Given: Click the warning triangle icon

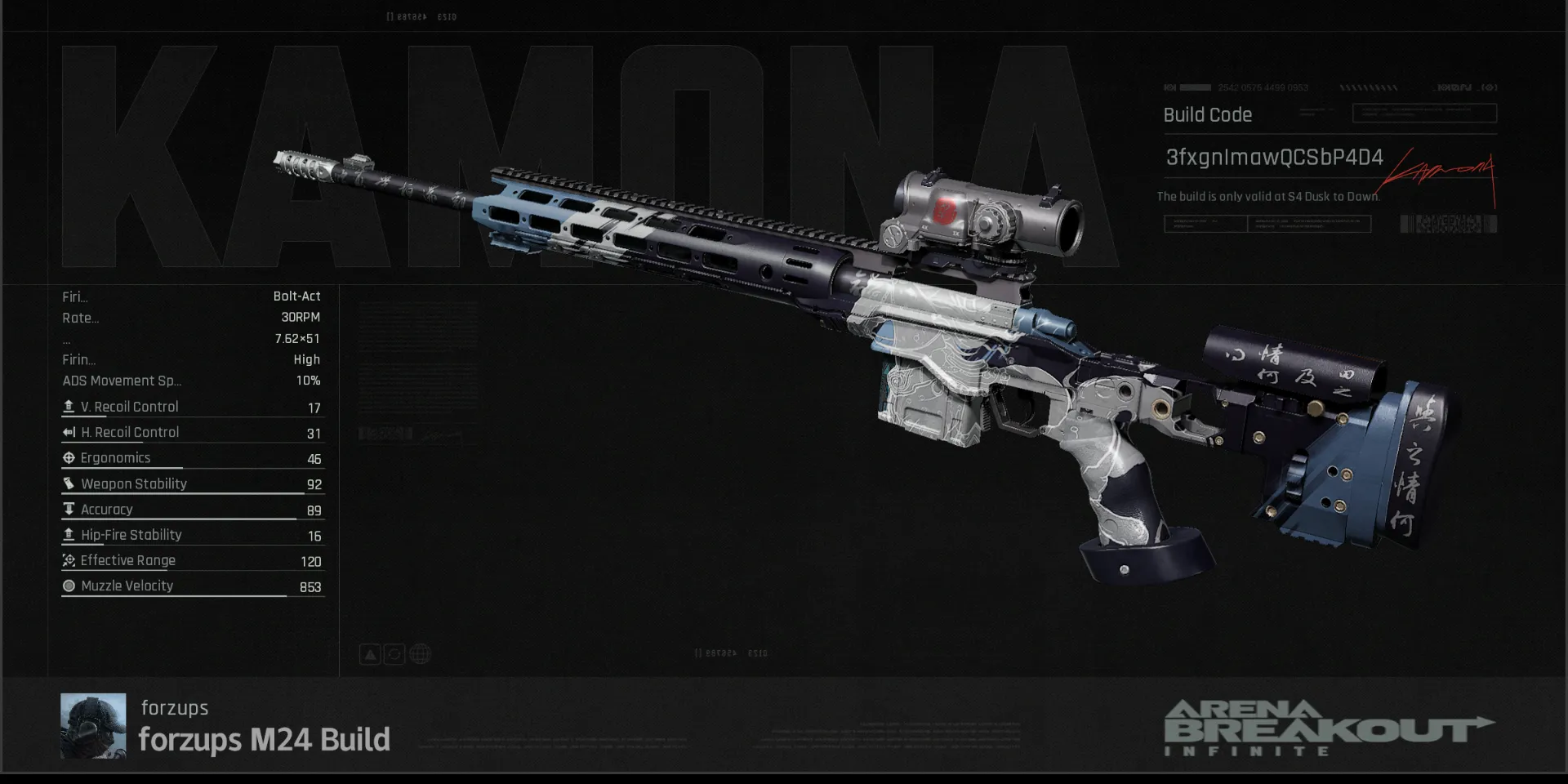Looking at the screenshot, I should coord(370,654).
